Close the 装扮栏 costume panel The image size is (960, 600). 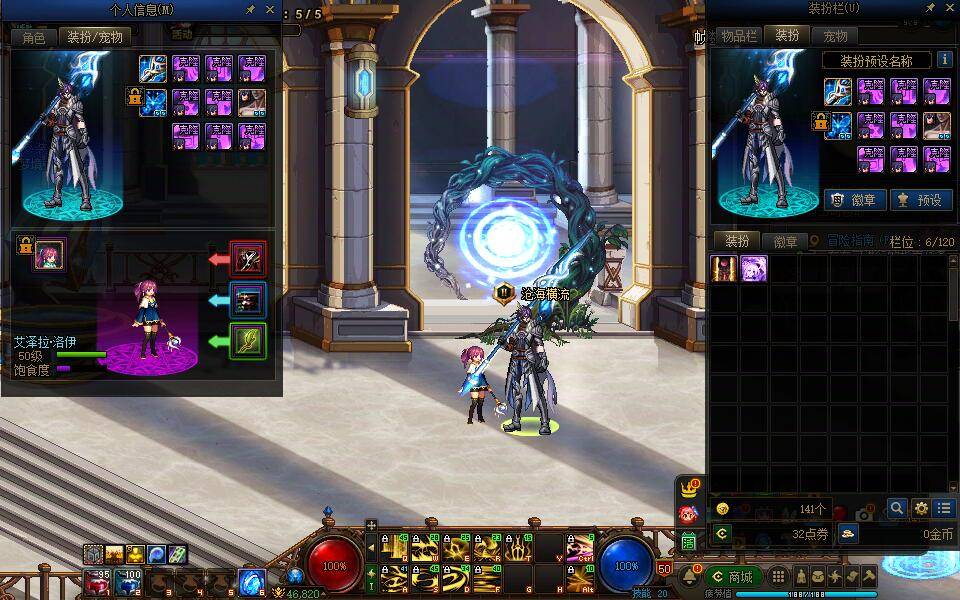tap(949, 8)
